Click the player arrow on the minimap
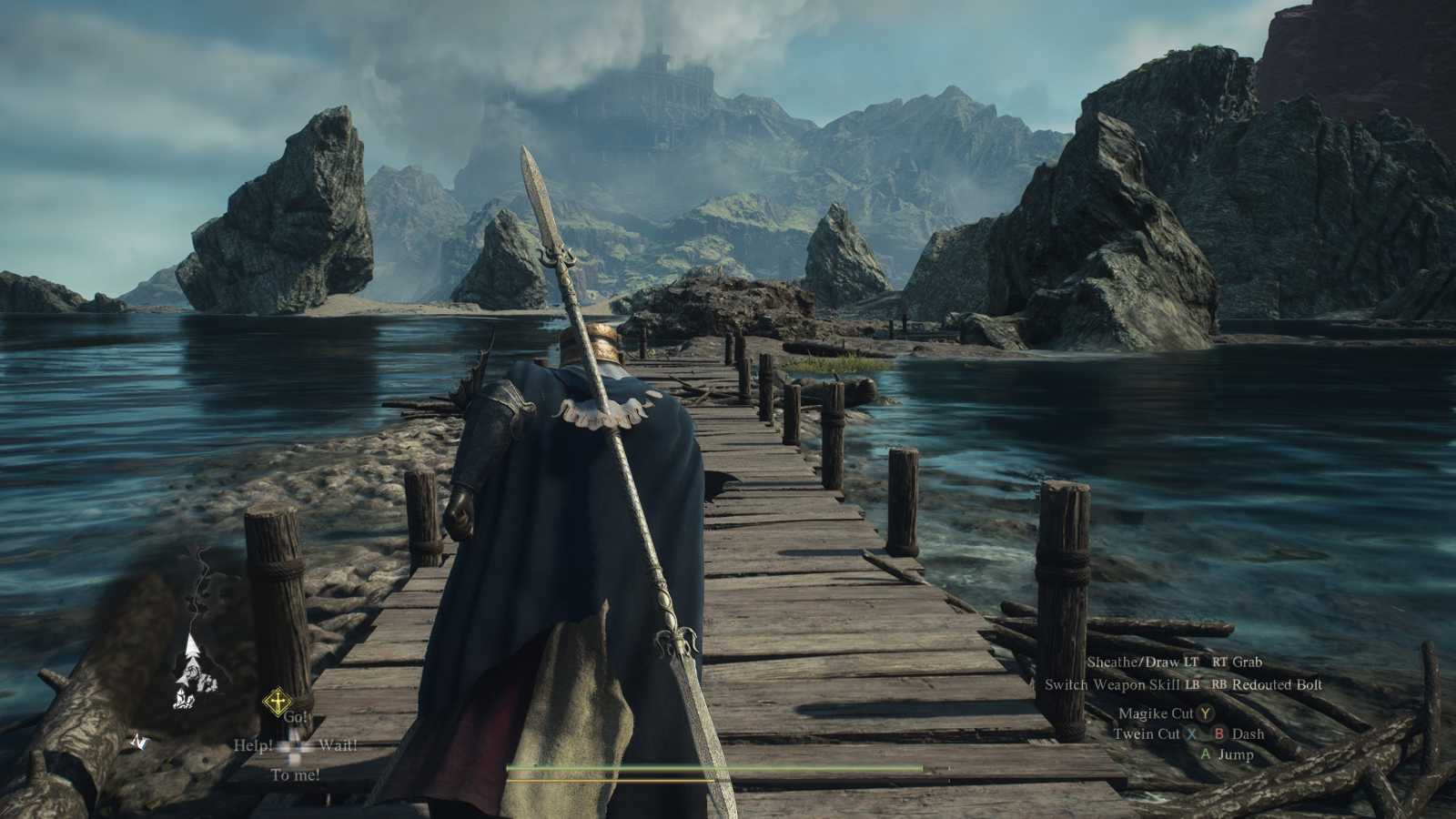Viewport: 1456px width, 819px height. pos(191,645)
